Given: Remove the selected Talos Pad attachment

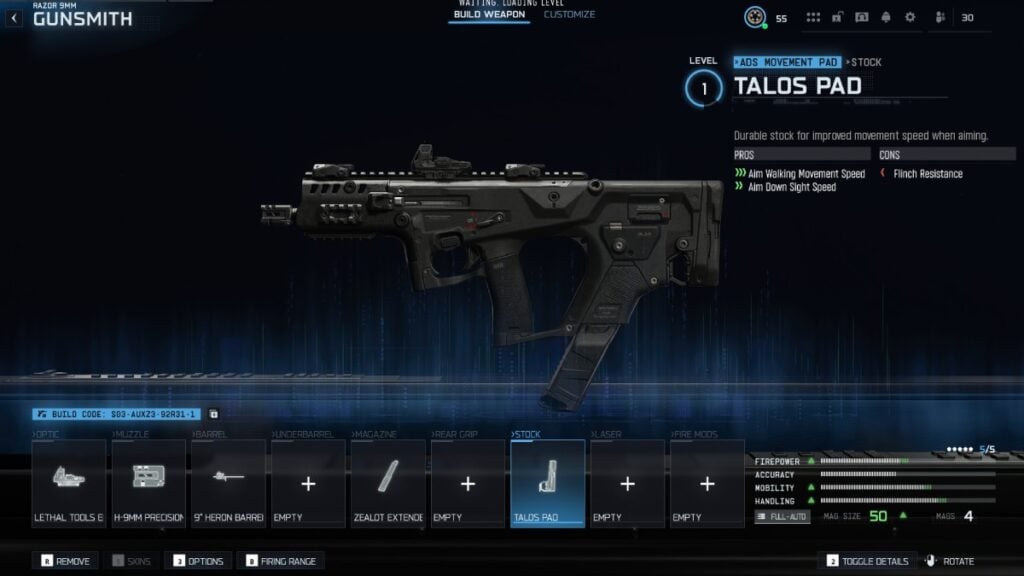Looking at the screenshot, I should (66, 561).
